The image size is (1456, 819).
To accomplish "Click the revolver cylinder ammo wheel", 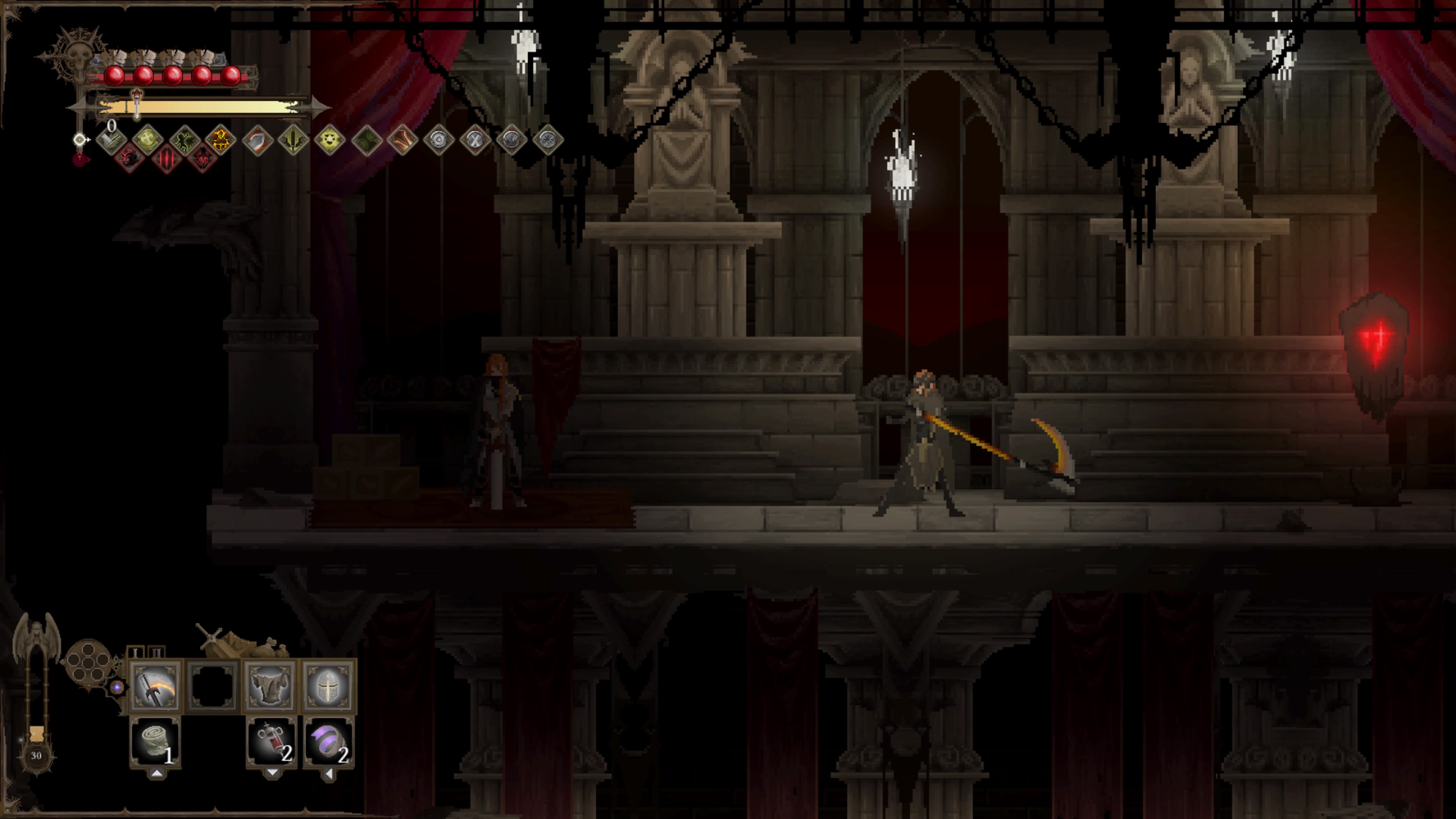I will pos(88,661).
